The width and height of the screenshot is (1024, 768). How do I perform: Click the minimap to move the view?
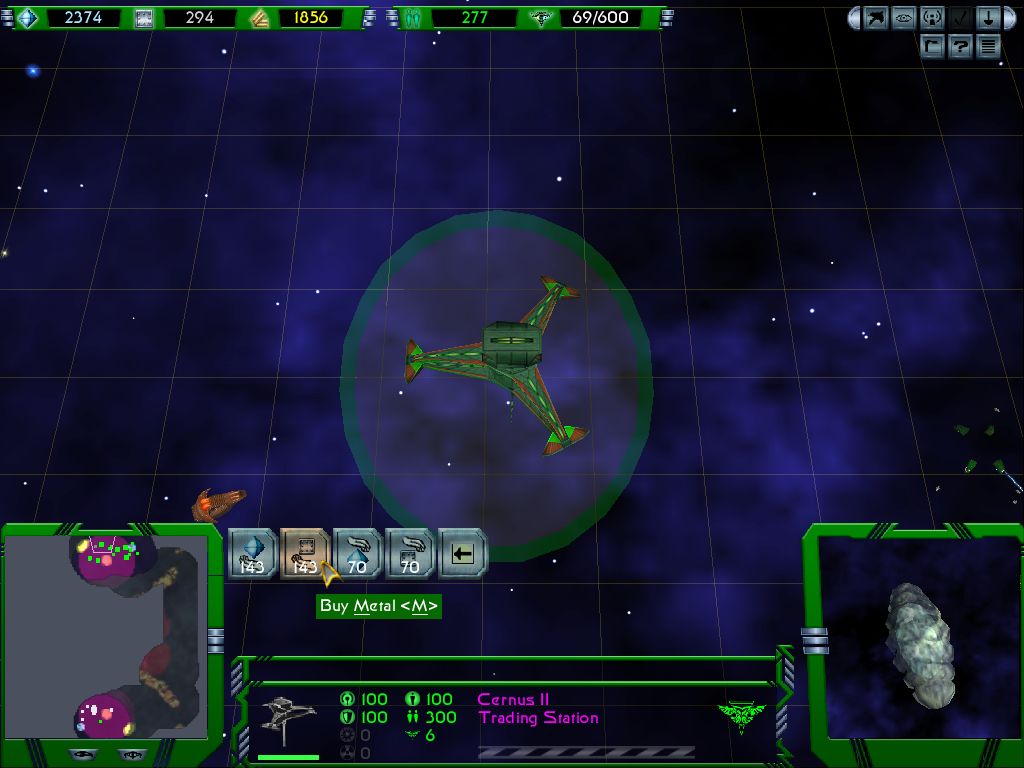(x=105, y=635)
